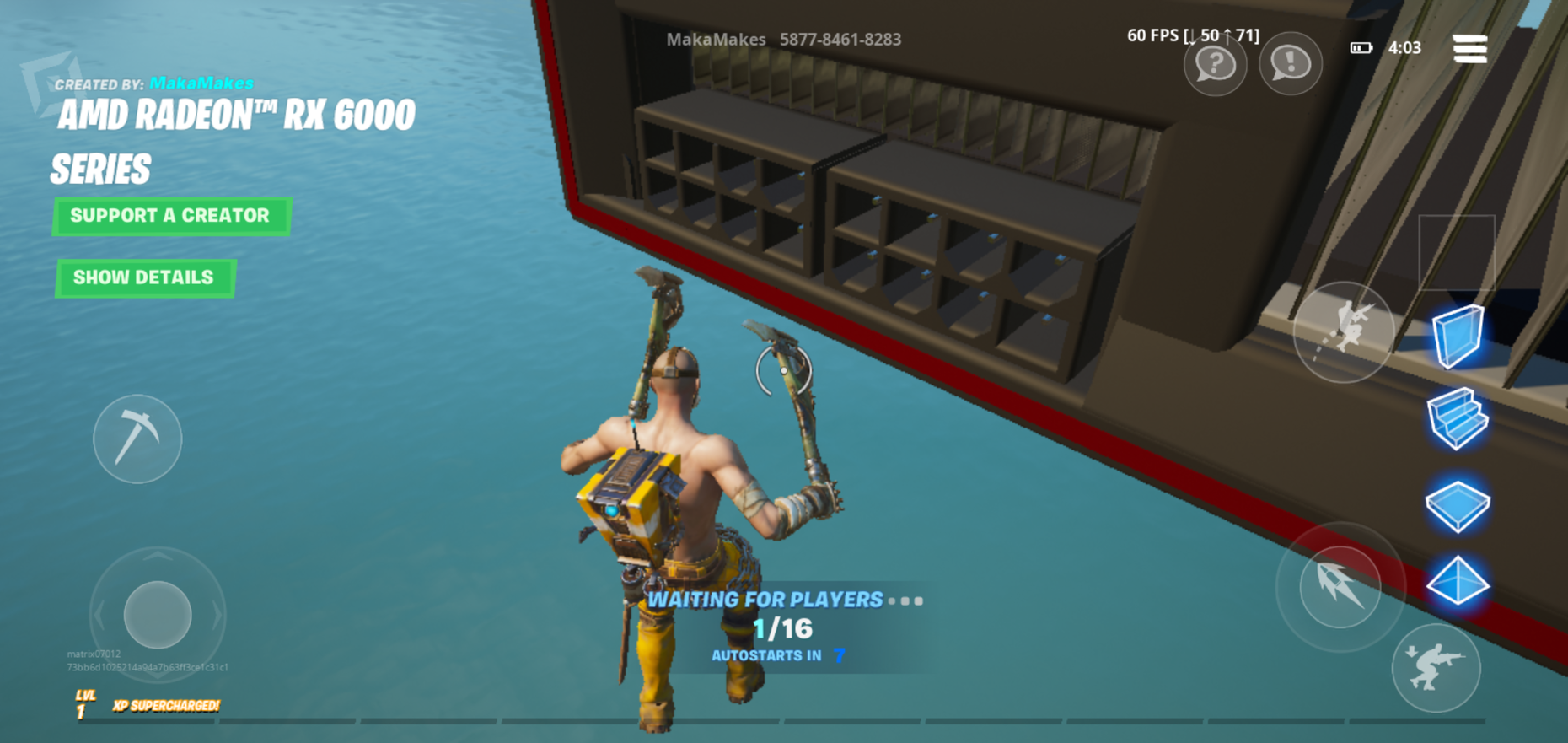
Task: Open the question mark help bubble
Action: [1215, 63]
